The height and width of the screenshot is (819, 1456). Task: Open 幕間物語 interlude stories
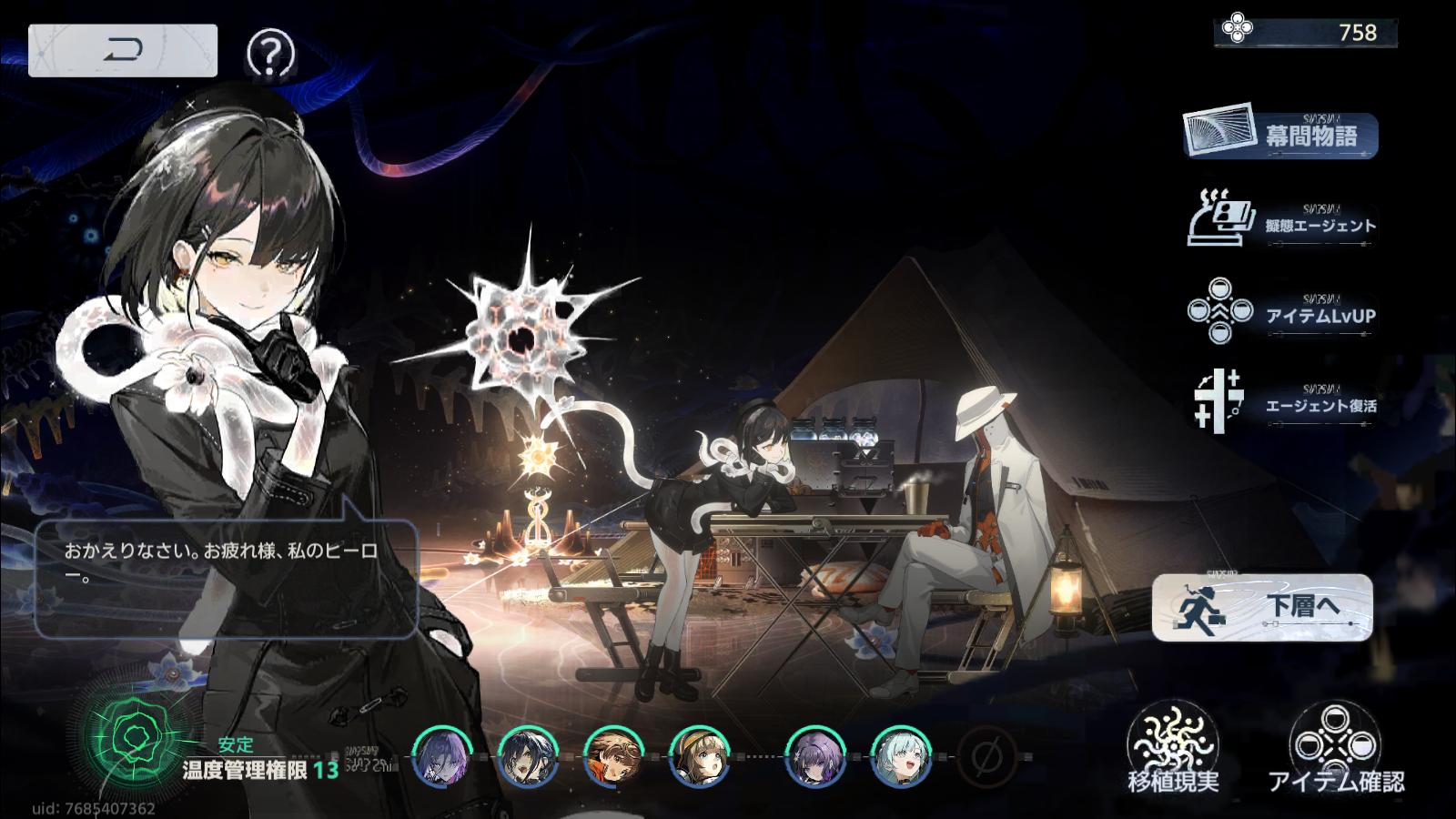[x=1281, y=136]
